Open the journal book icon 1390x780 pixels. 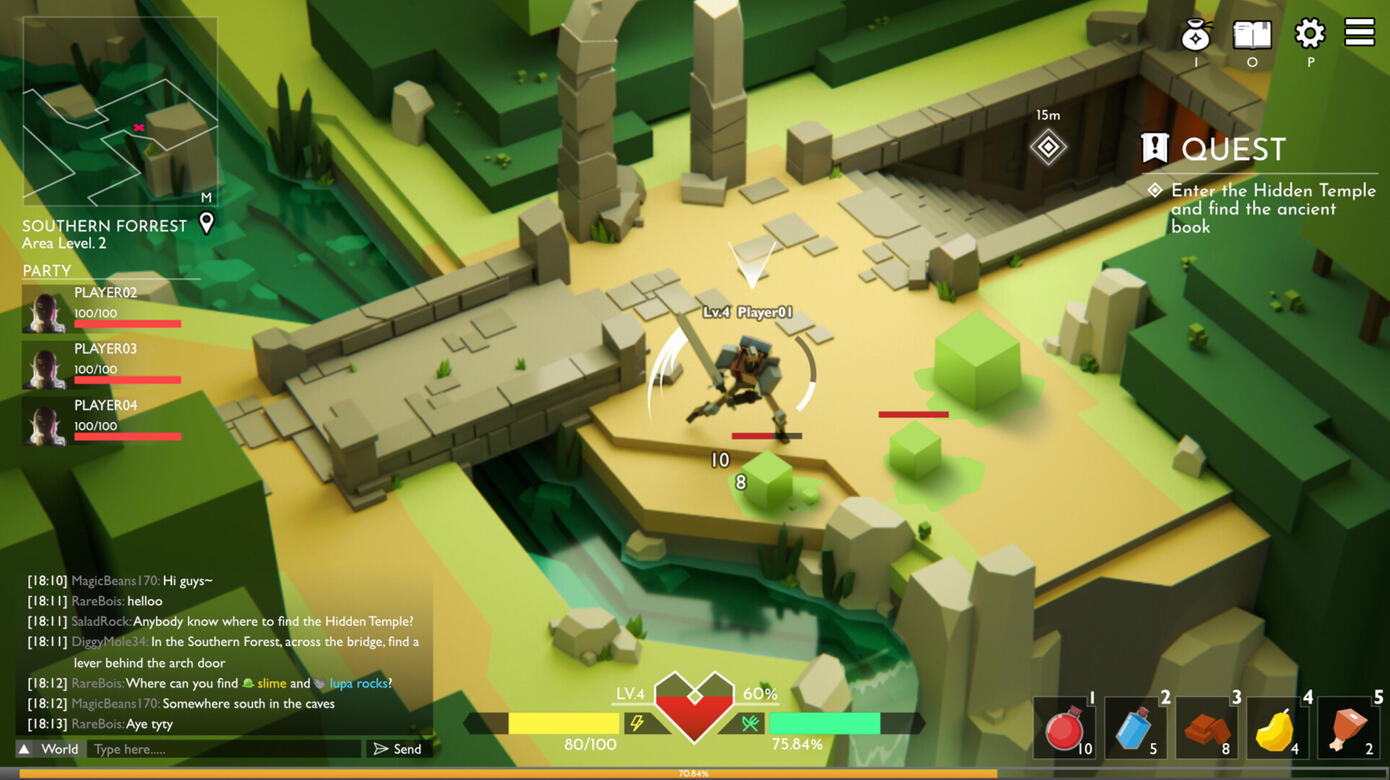[1252, 35]
